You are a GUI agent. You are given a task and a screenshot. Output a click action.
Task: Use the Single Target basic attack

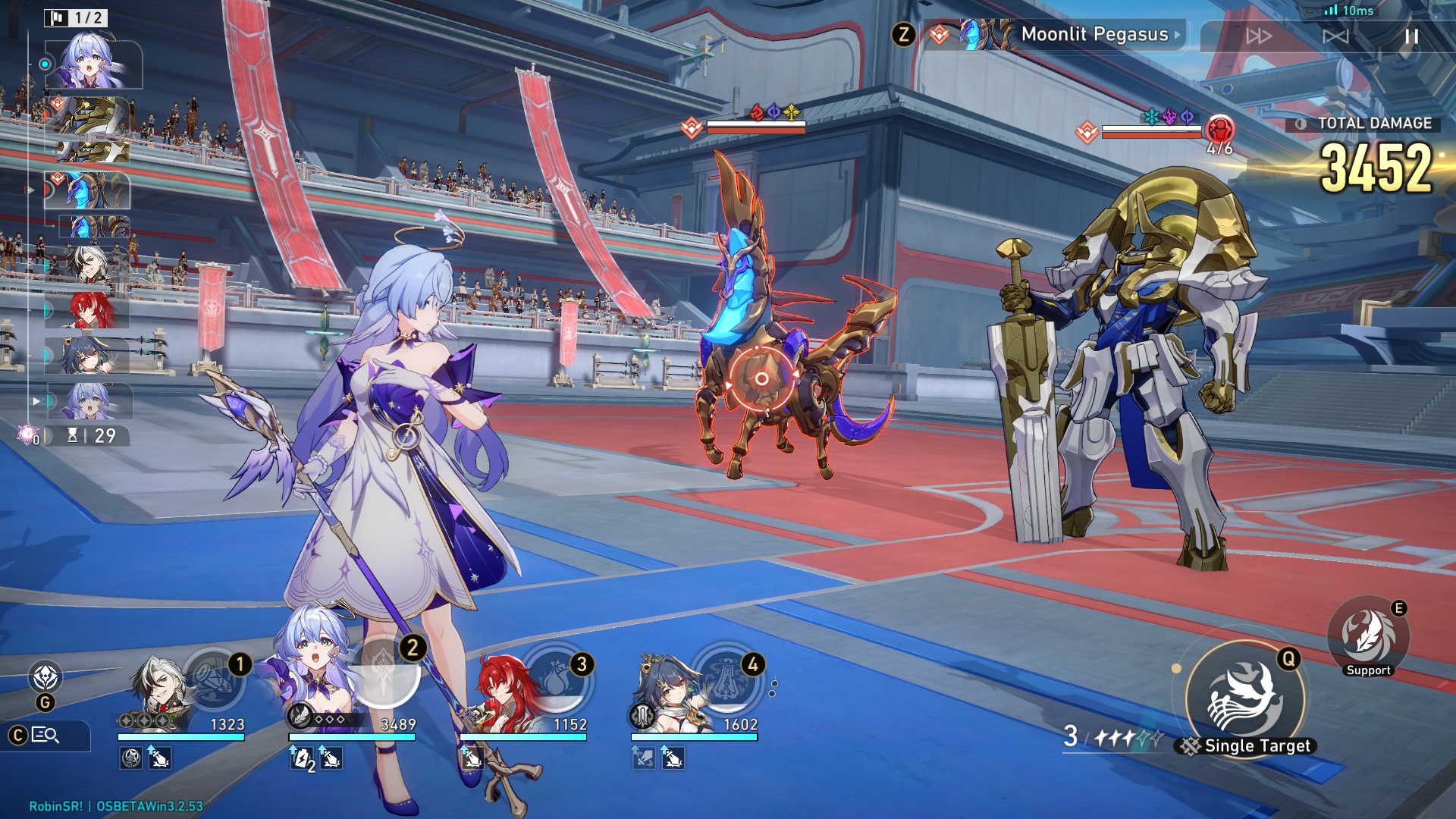click(x=1244, y=698)
